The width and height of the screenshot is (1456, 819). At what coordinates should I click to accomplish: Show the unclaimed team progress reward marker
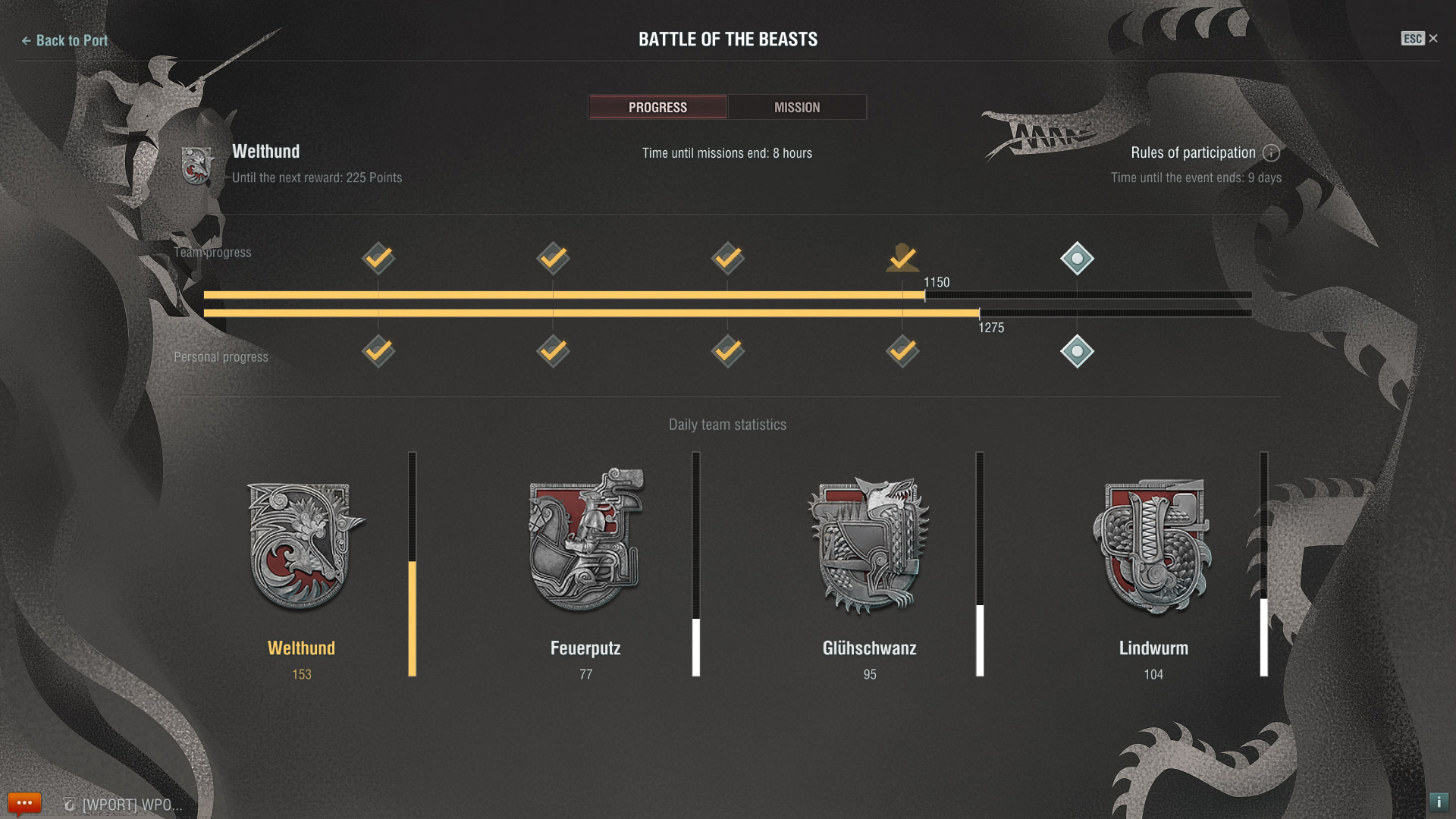tap(1077, 259)
